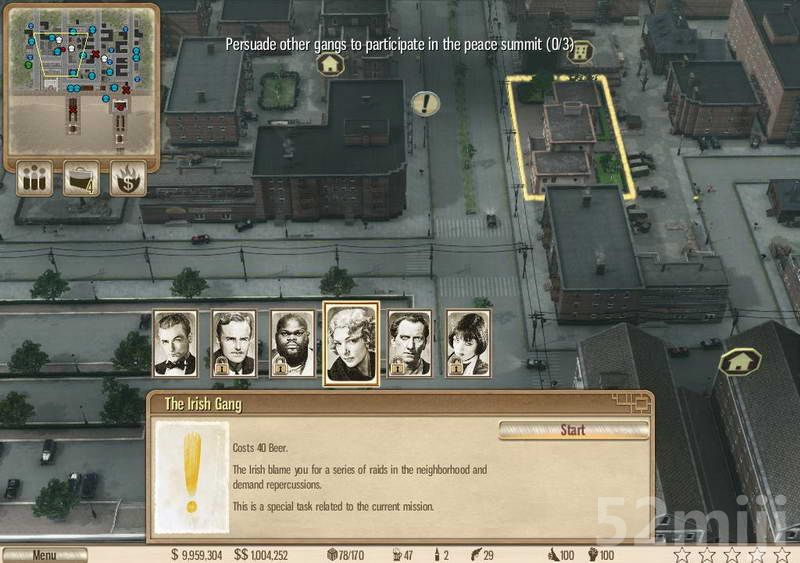Click the exclamation mark mission marker
Screen dimensions: 800x563
click(426, 103)
